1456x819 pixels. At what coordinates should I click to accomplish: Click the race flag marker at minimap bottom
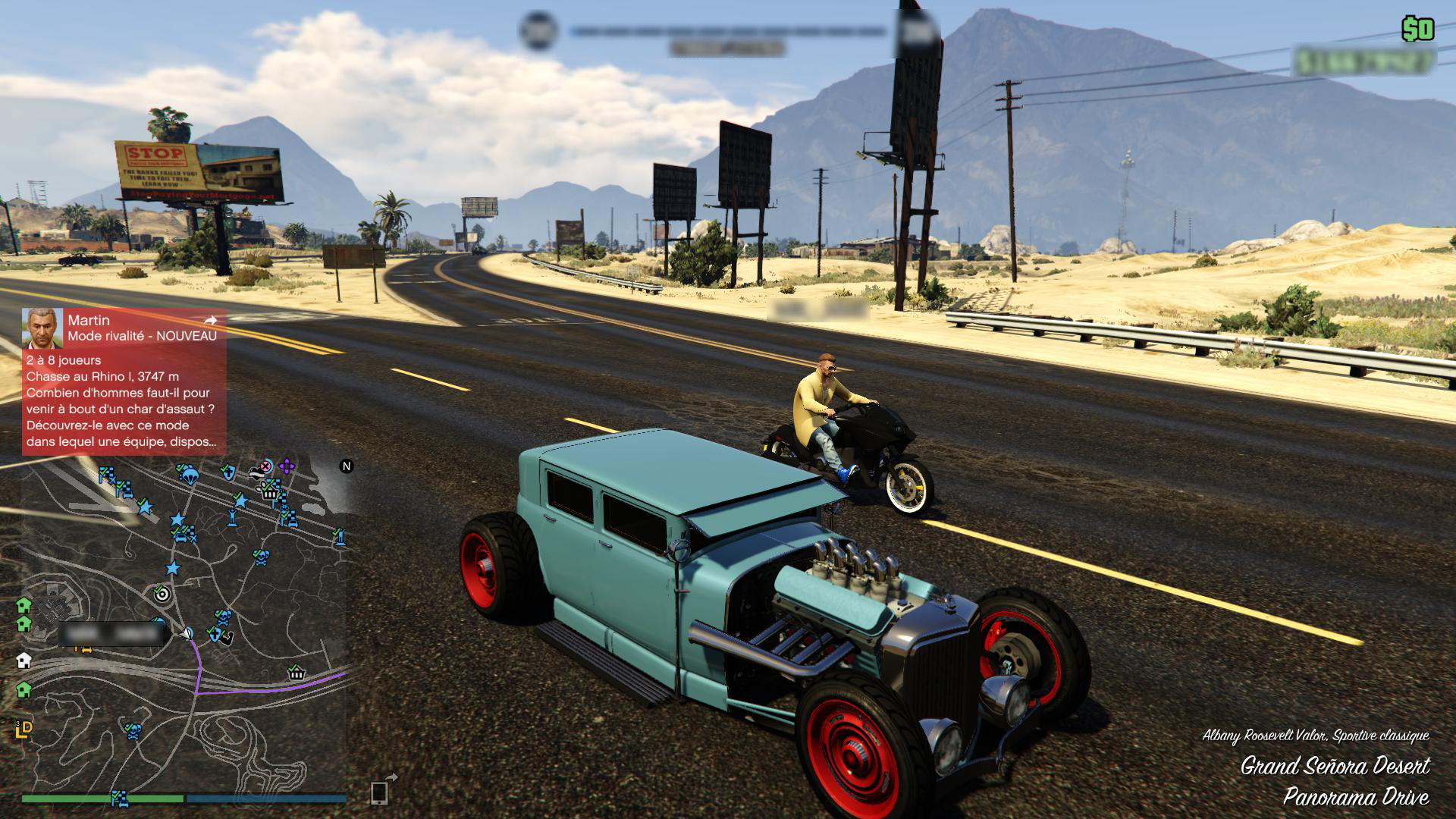point(119,797)
